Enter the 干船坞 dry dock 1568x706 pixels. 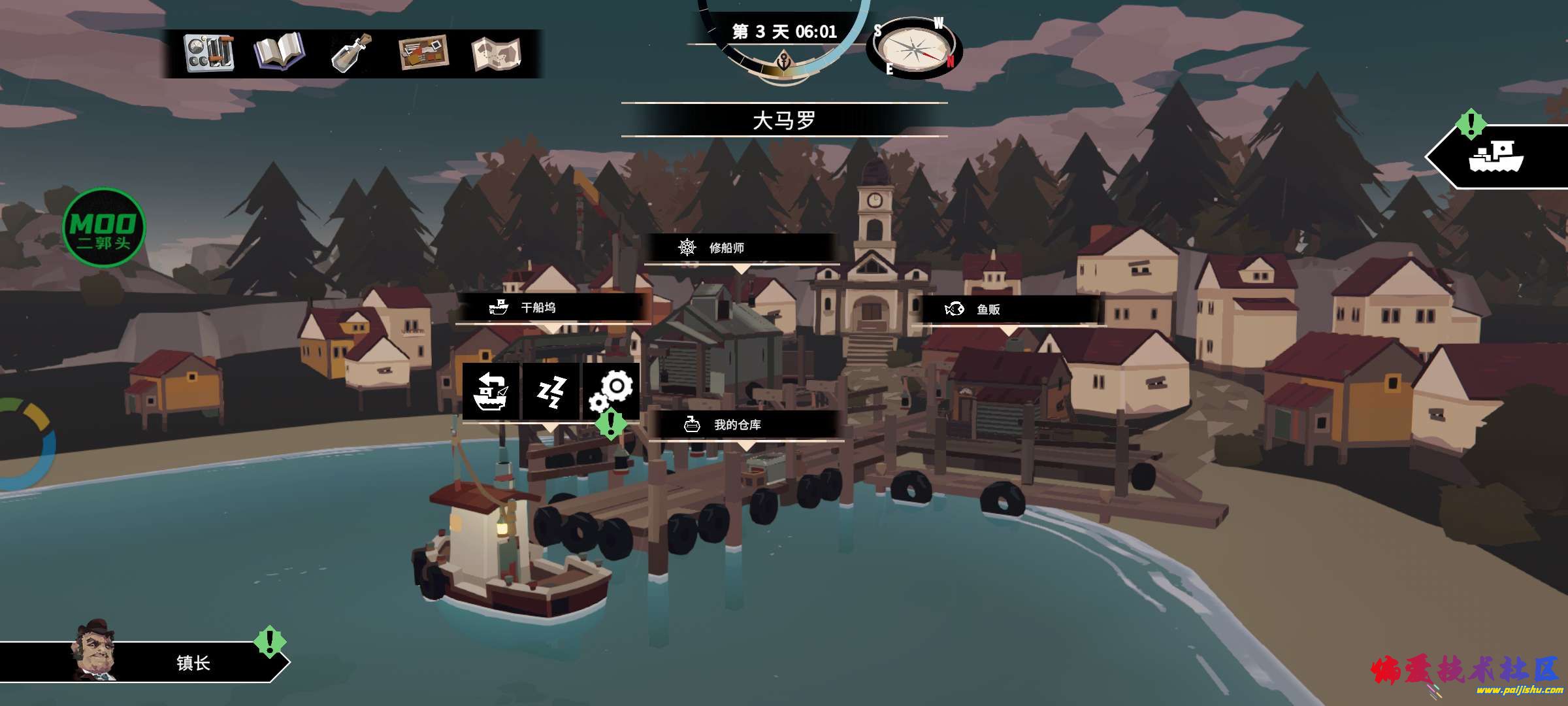(x=552, y=307)
